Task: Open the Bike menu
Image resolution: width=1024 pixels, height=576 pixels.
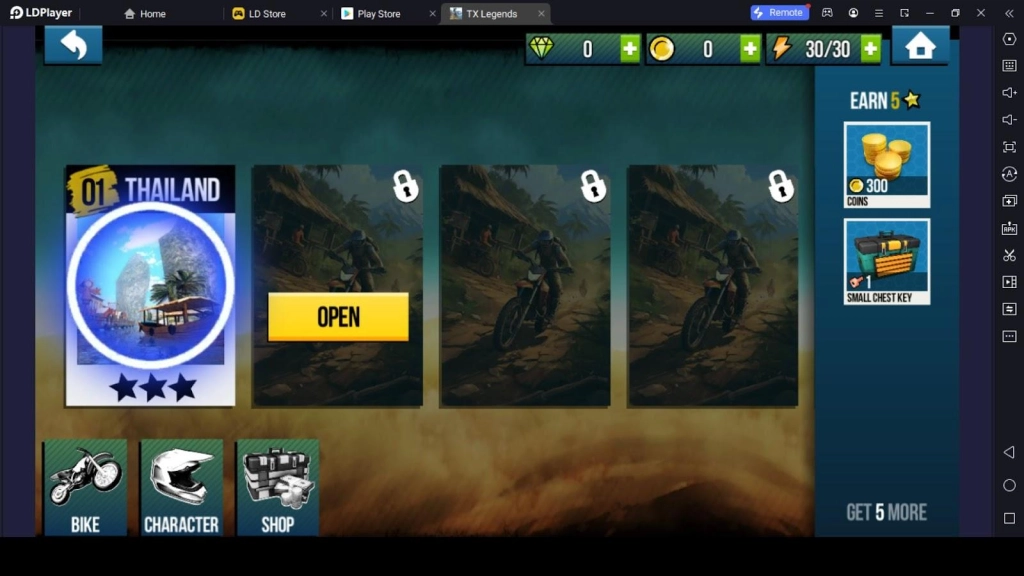Action: pyautogui.click(x=85, y=487)
